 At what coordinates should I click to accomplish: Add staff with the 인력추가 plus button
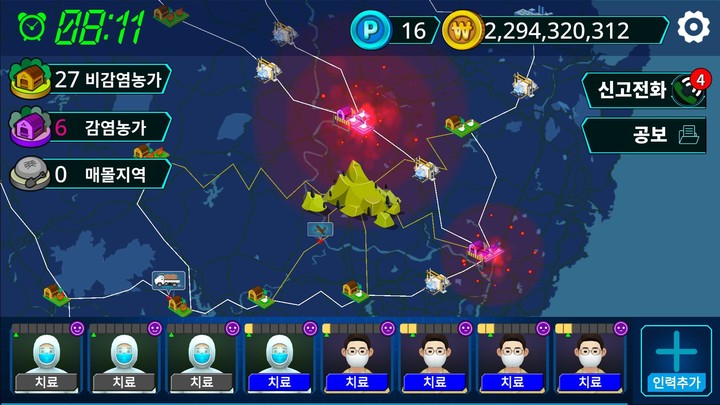point(676,360)
